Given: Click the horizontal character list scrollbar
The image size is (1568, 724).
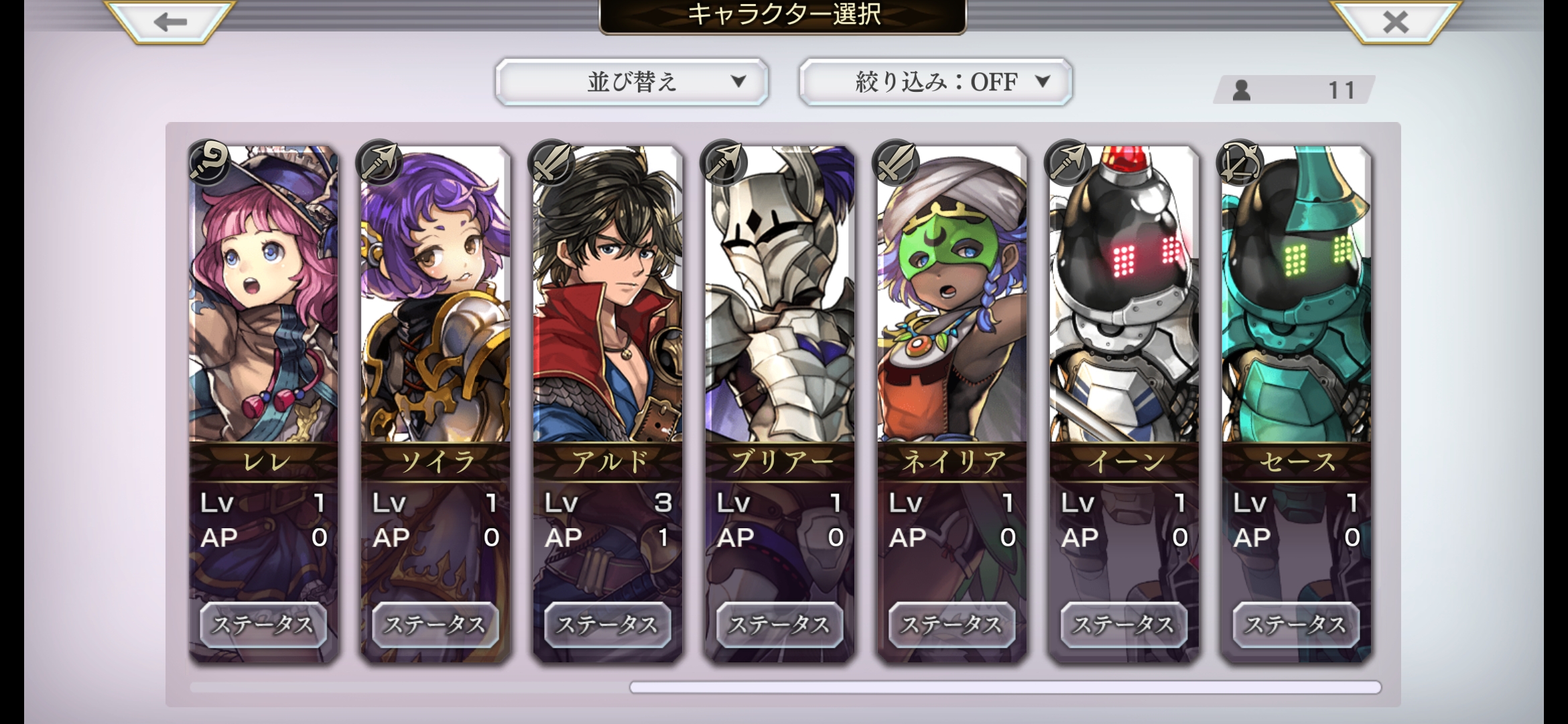Looking at the screenshot, I should pos(1005,687).
